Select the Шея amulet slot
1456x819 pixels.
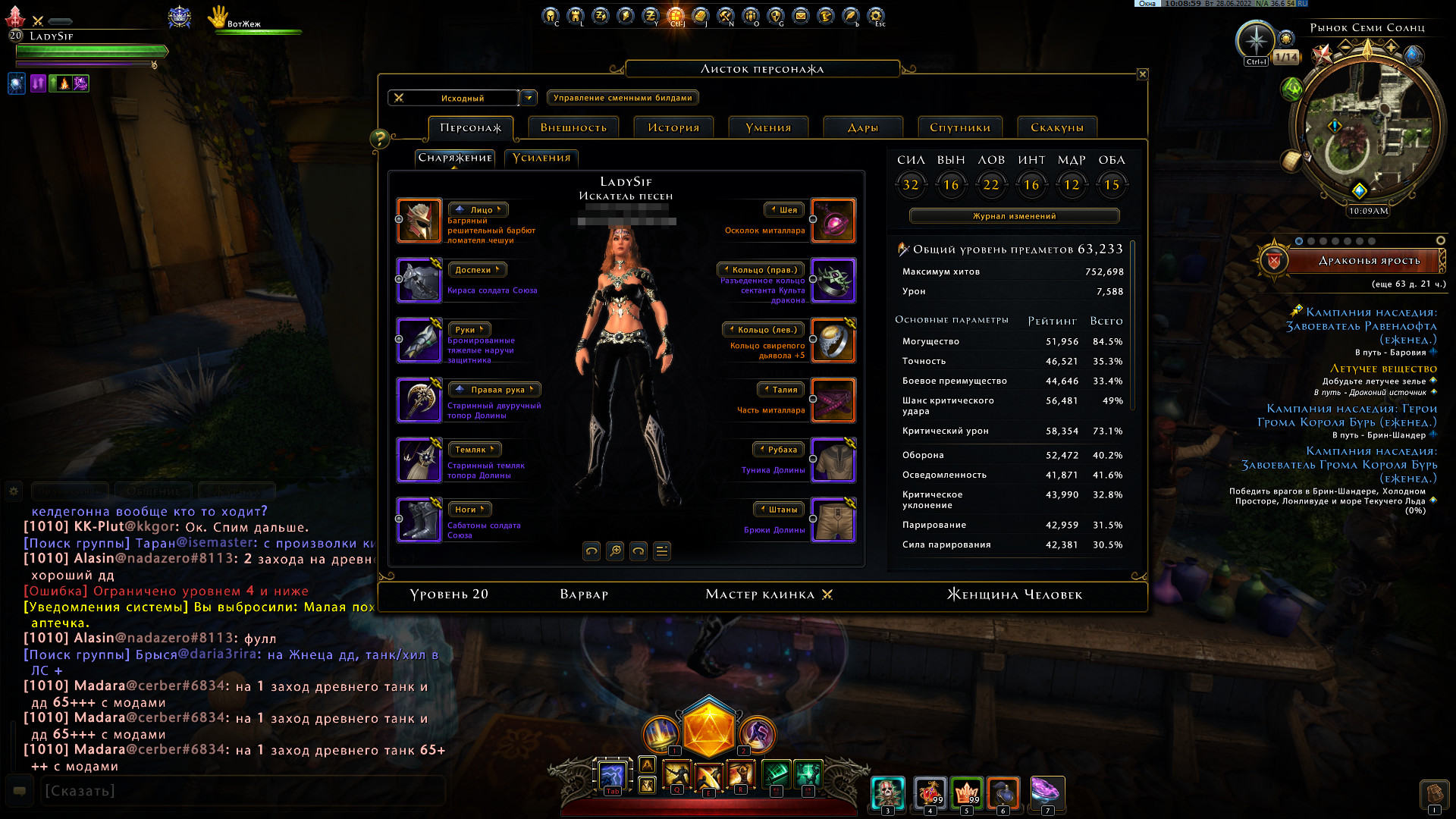pos(833,221)
